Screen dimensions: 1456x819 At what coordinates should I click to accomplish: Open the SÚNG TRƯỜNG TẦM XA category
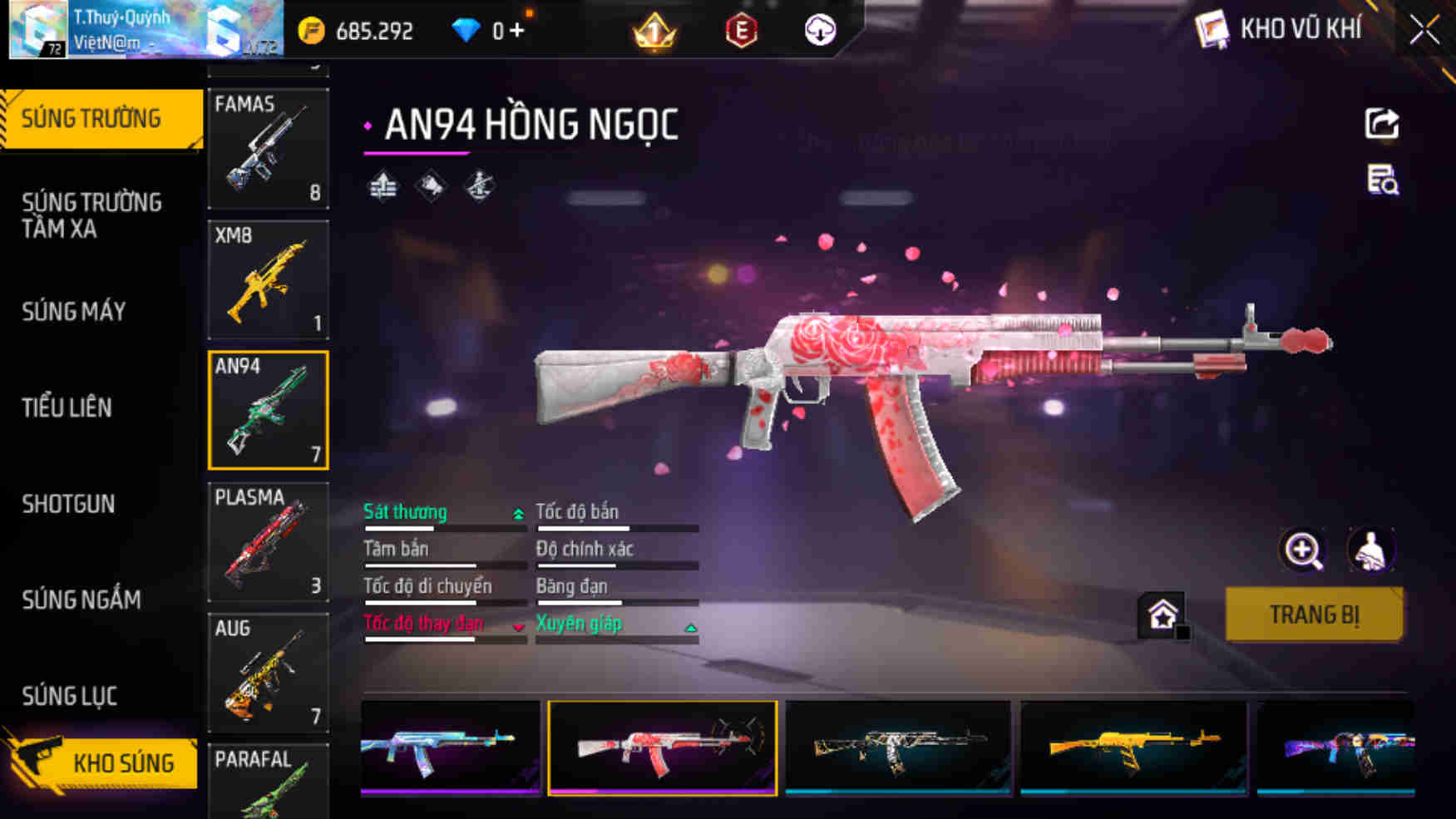click(91, 215)
